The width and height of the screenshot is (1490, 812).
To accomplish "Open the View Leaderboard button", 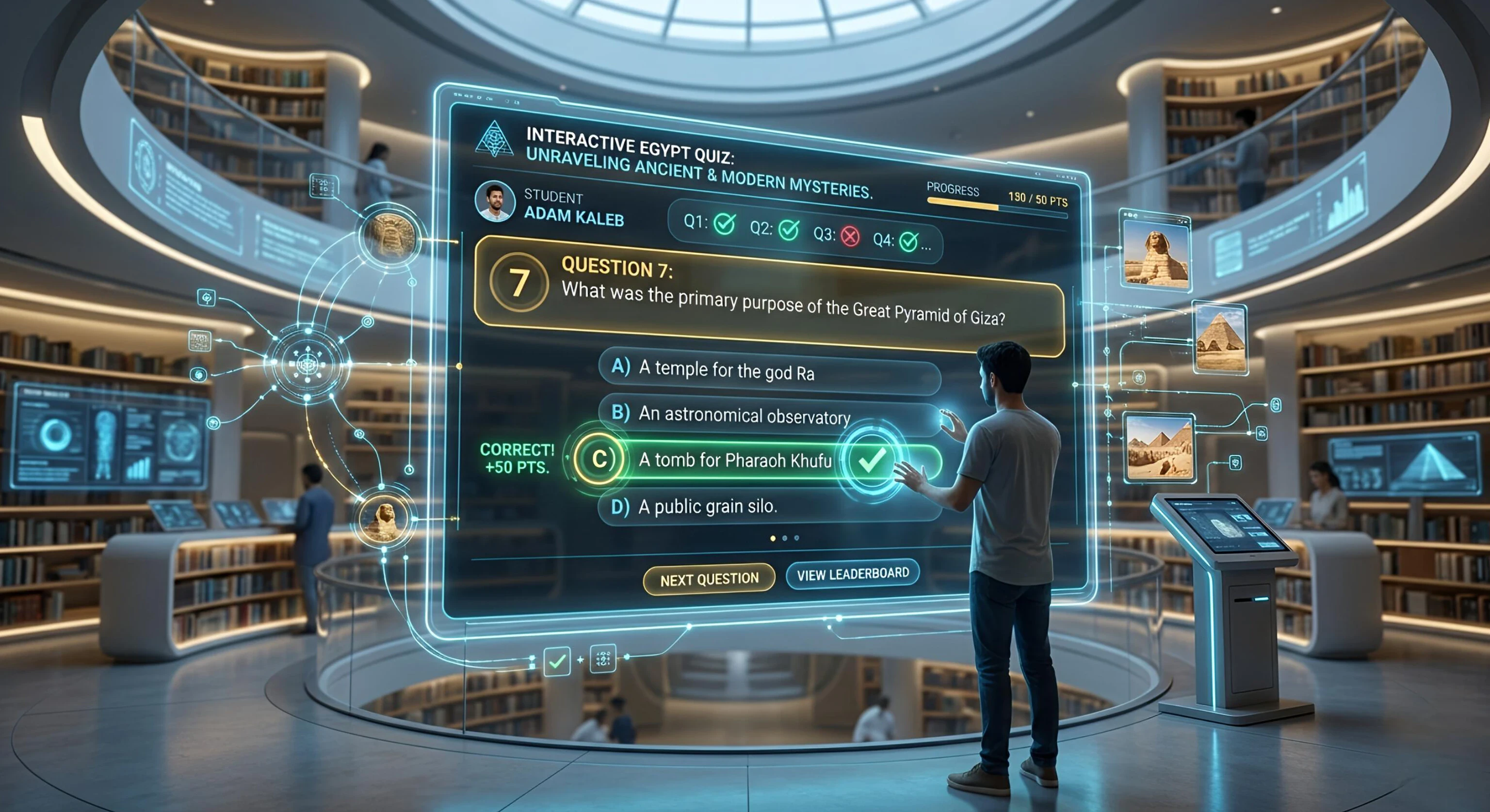I will 853,574.
